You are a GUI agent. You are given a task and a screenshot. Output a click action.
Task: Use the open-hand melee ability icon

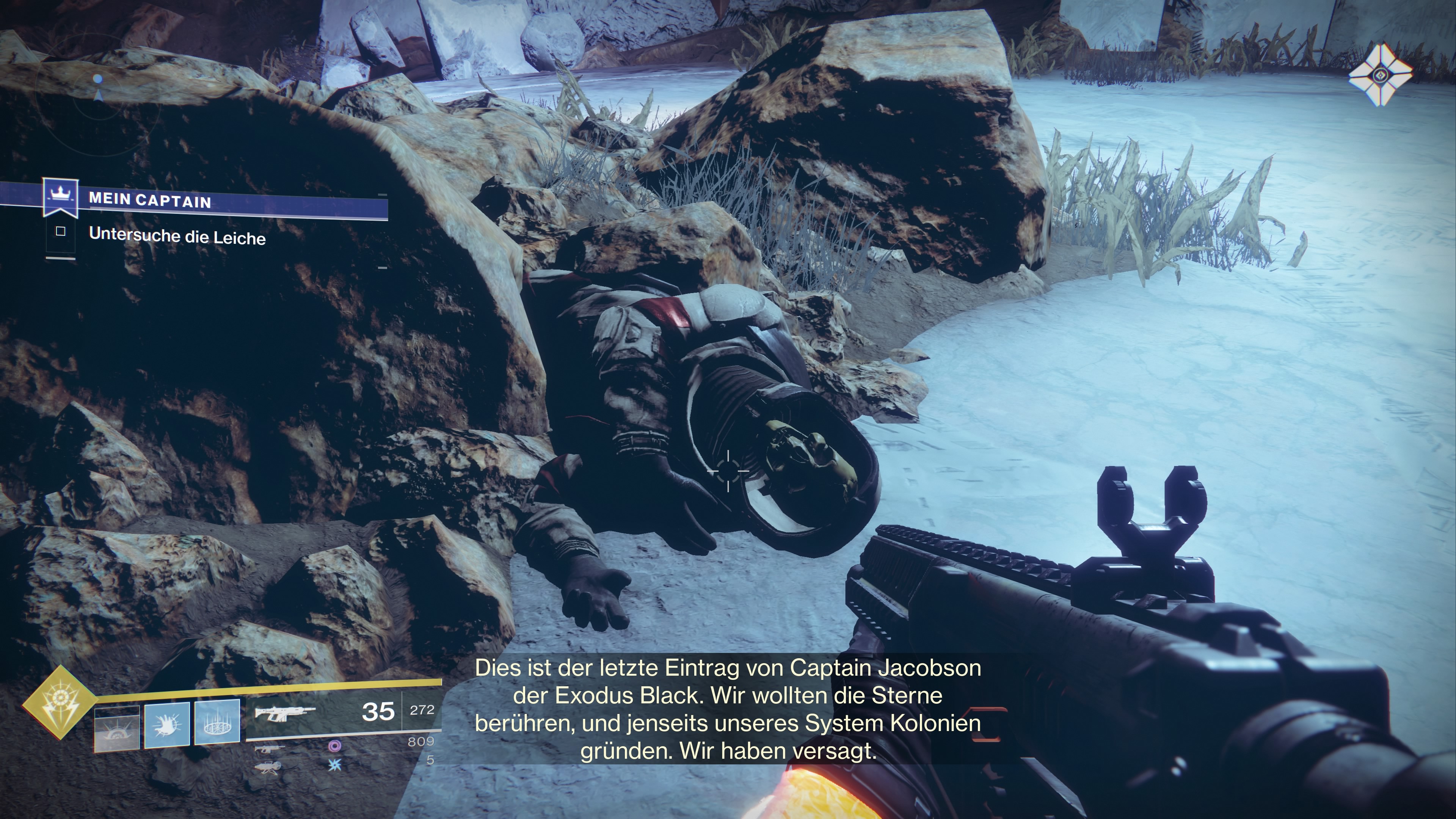click(x=167, y=725)
